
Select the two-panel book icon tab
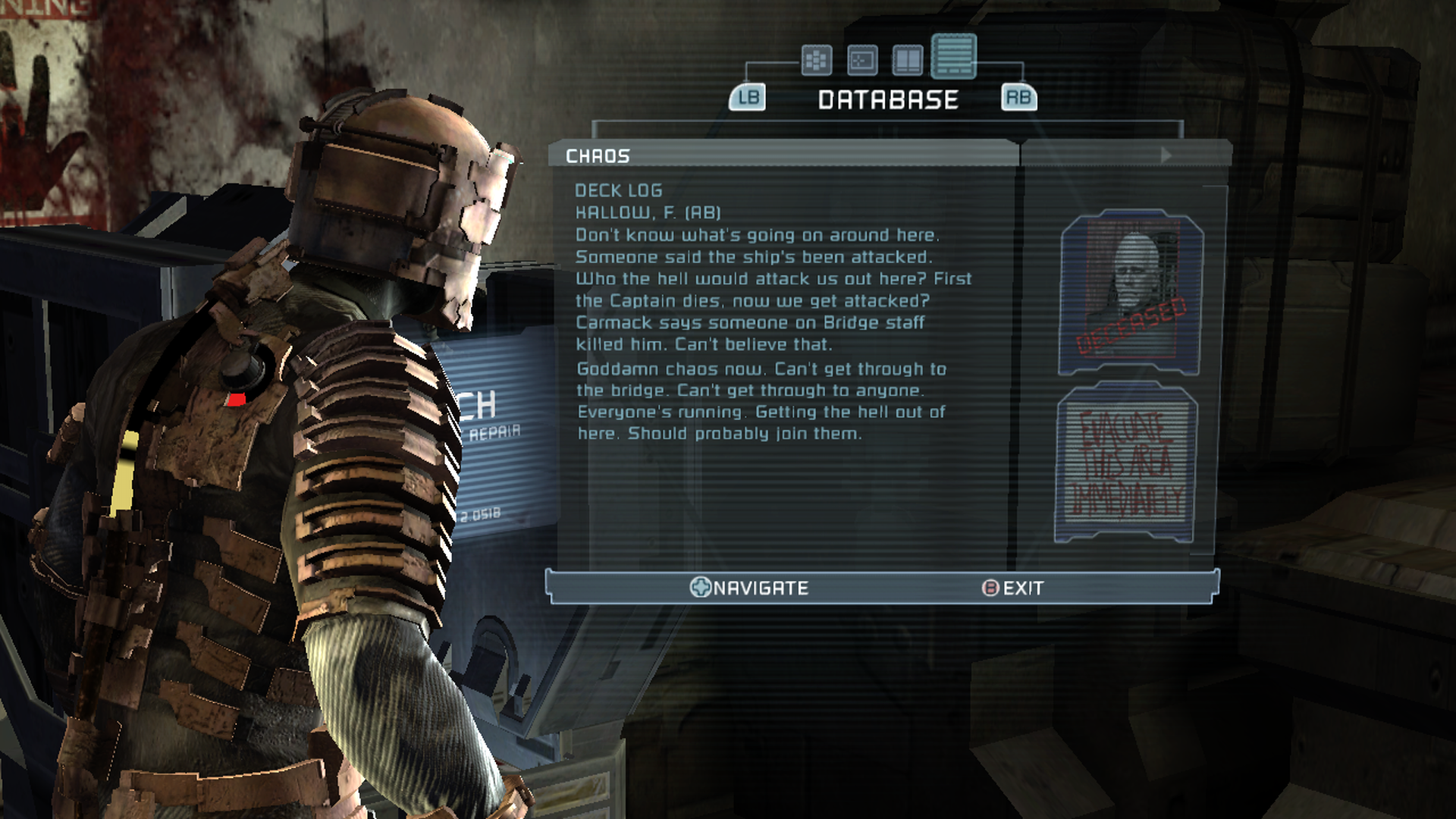tap(907, 60)
